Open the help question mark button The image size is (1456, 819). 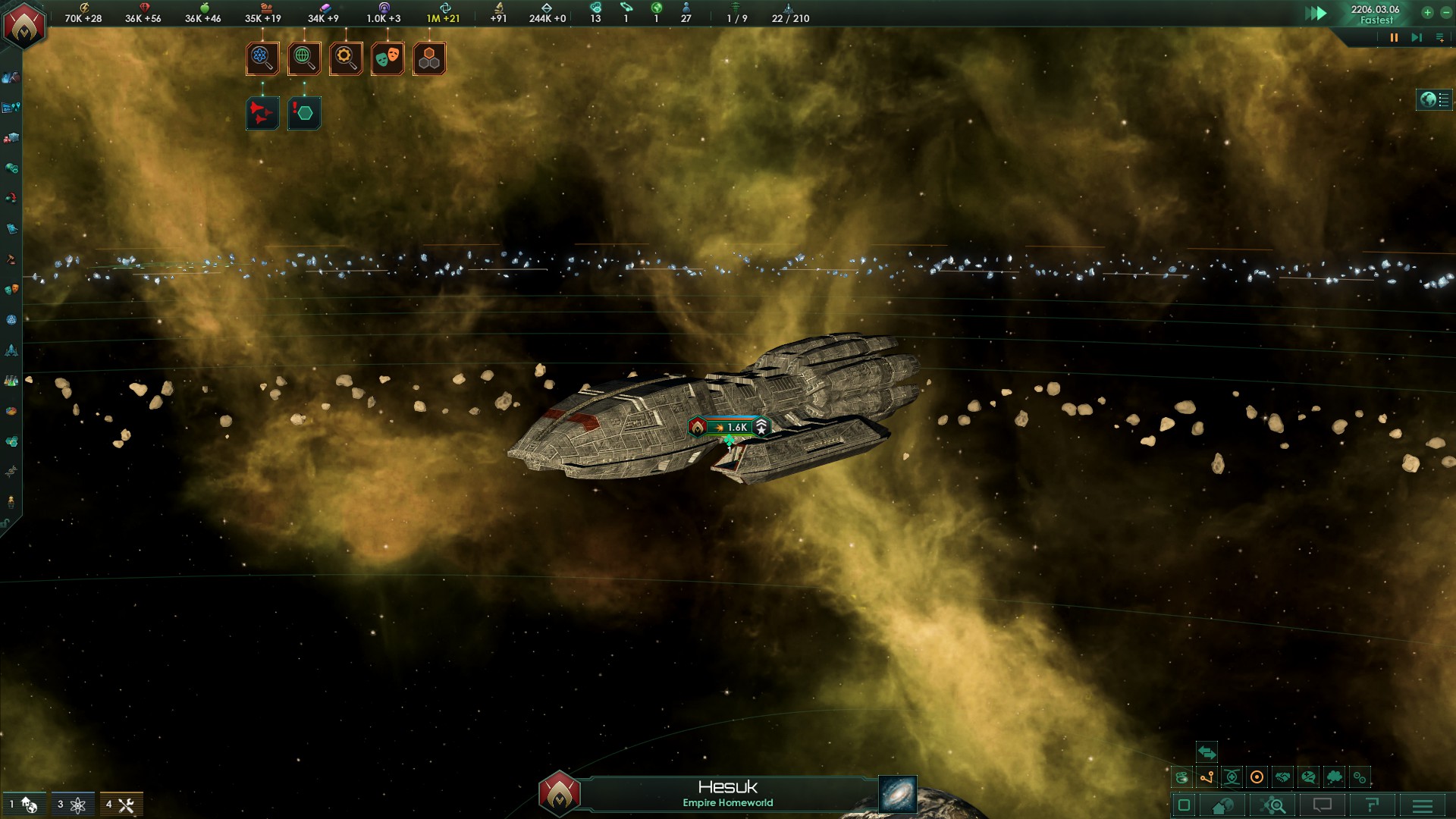(x=1372, y=805)
